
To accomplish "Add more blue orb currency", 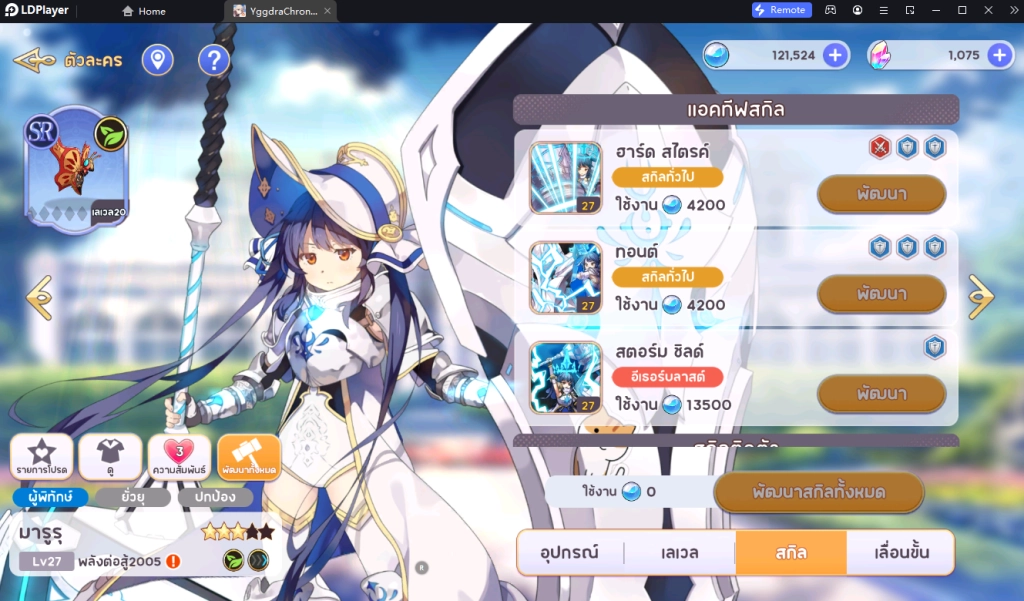I will pos(835,55).
